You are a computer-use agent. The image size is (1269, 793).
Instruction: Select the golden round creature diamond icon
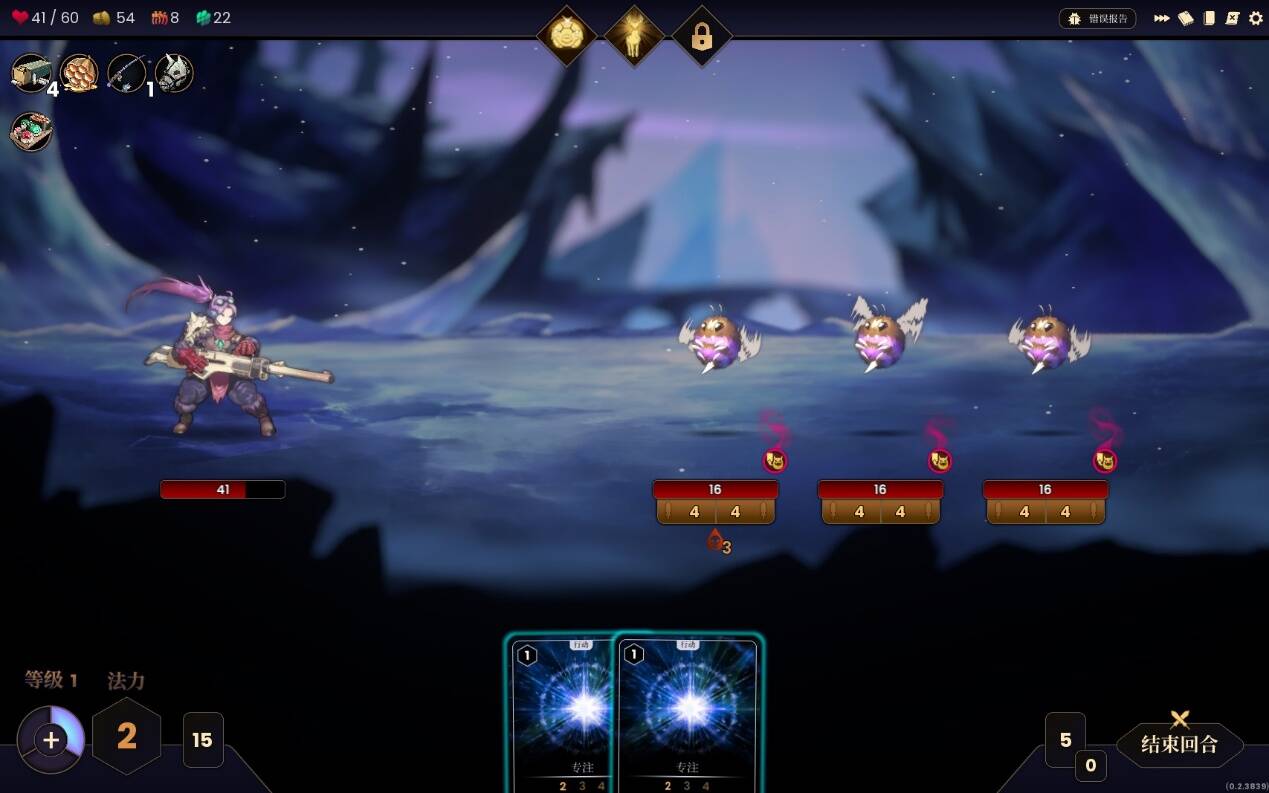click(567, 37)
